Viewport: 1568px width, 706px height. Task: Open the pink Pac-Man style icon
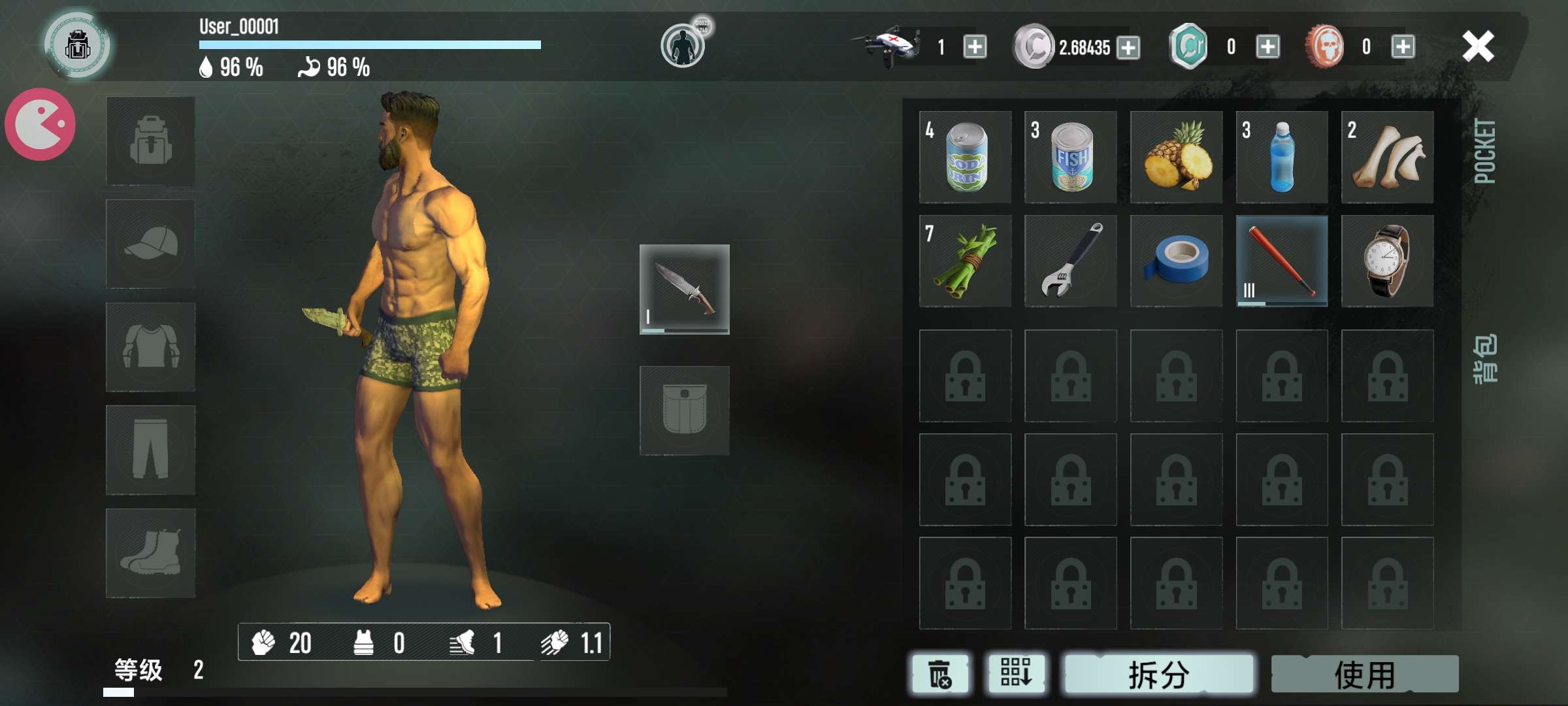(x=41, y=124)
